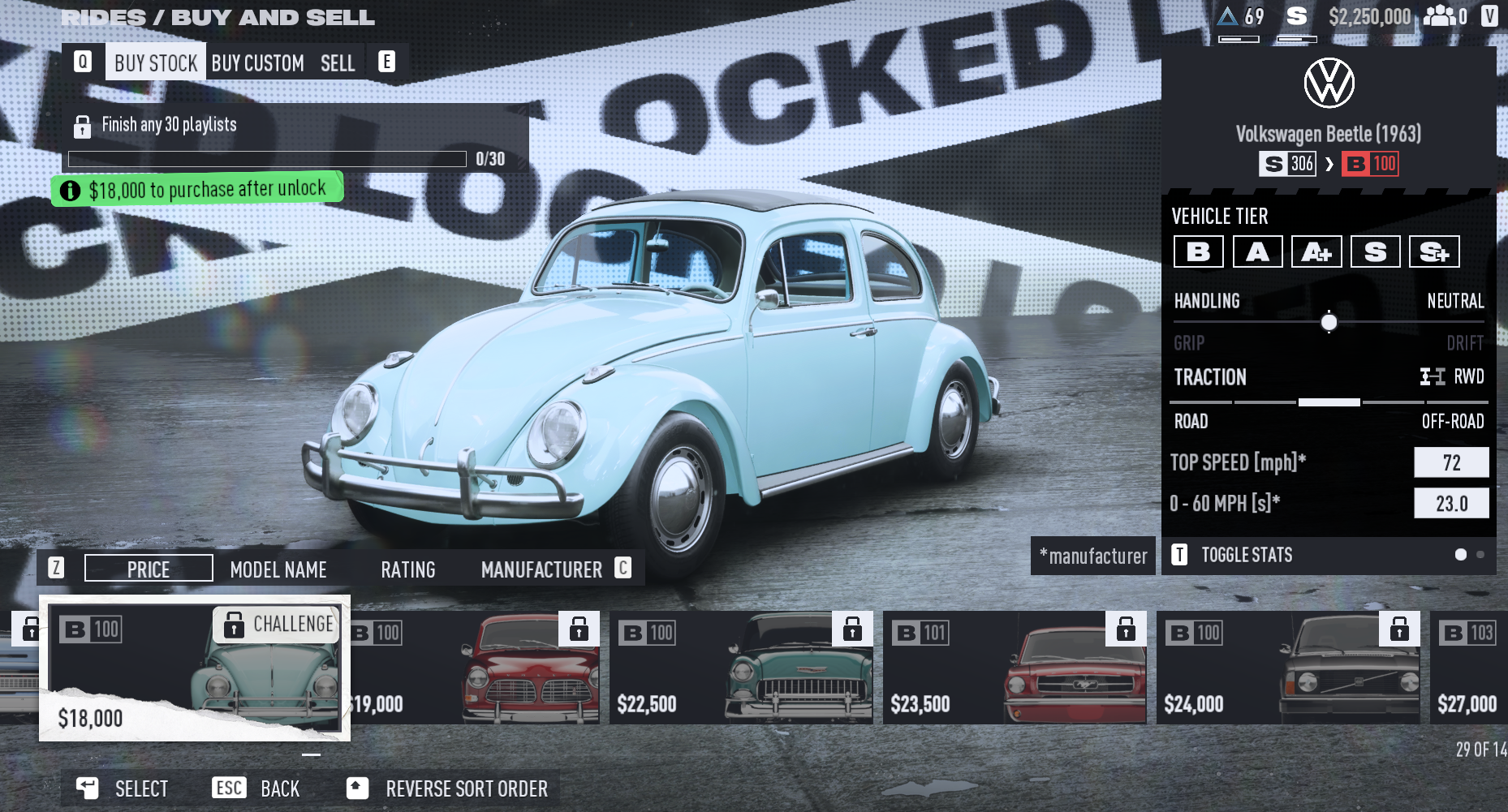The image size is (1508, 812).
Task: Switch to the Buy Stock tab
Action: [x=155, y=63]
